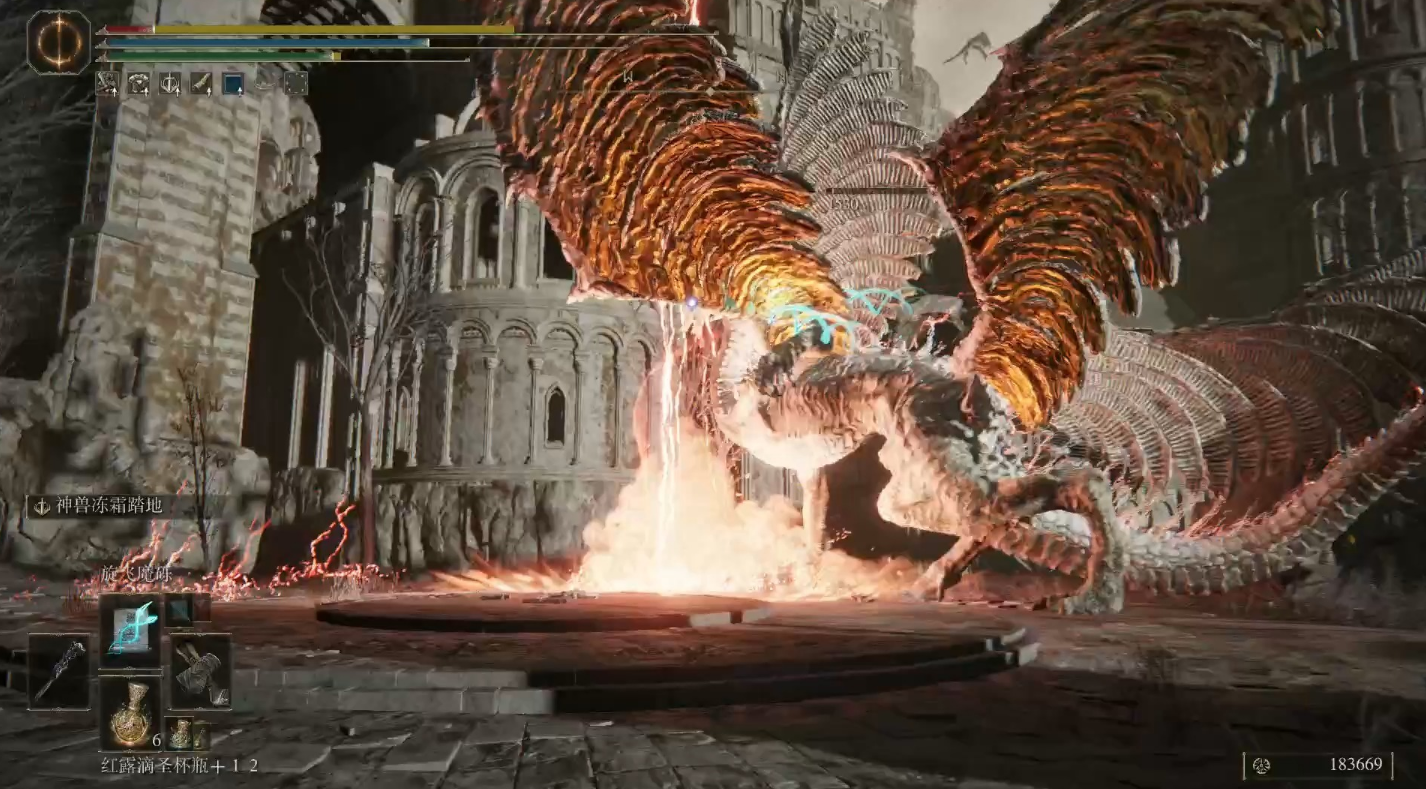
Task: Click the shield-shaped buff status icon
Action: 170,83
